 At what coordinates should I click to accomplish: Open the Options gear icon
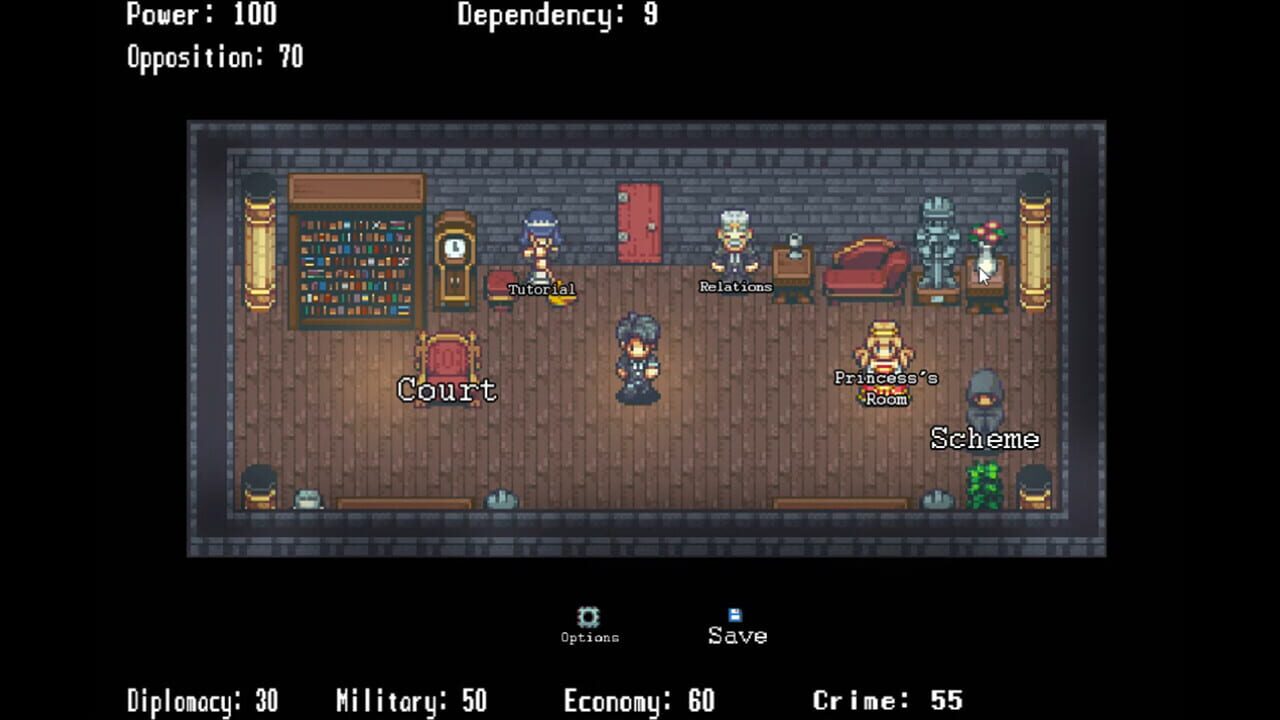pos(590,618)
